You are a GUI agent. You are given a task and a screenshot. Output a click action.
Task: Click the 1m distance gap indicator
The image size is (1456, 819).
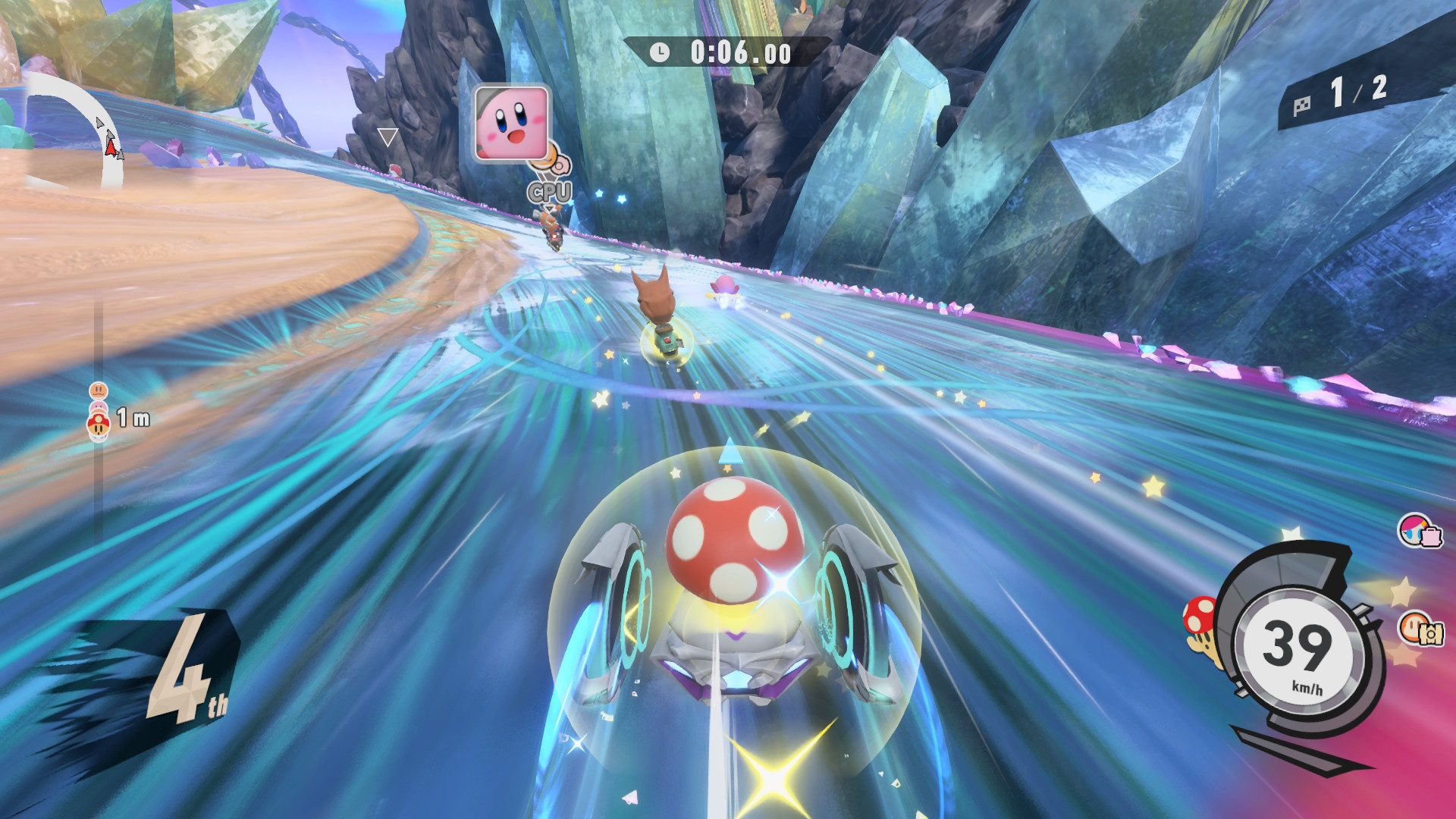(134, 416)
